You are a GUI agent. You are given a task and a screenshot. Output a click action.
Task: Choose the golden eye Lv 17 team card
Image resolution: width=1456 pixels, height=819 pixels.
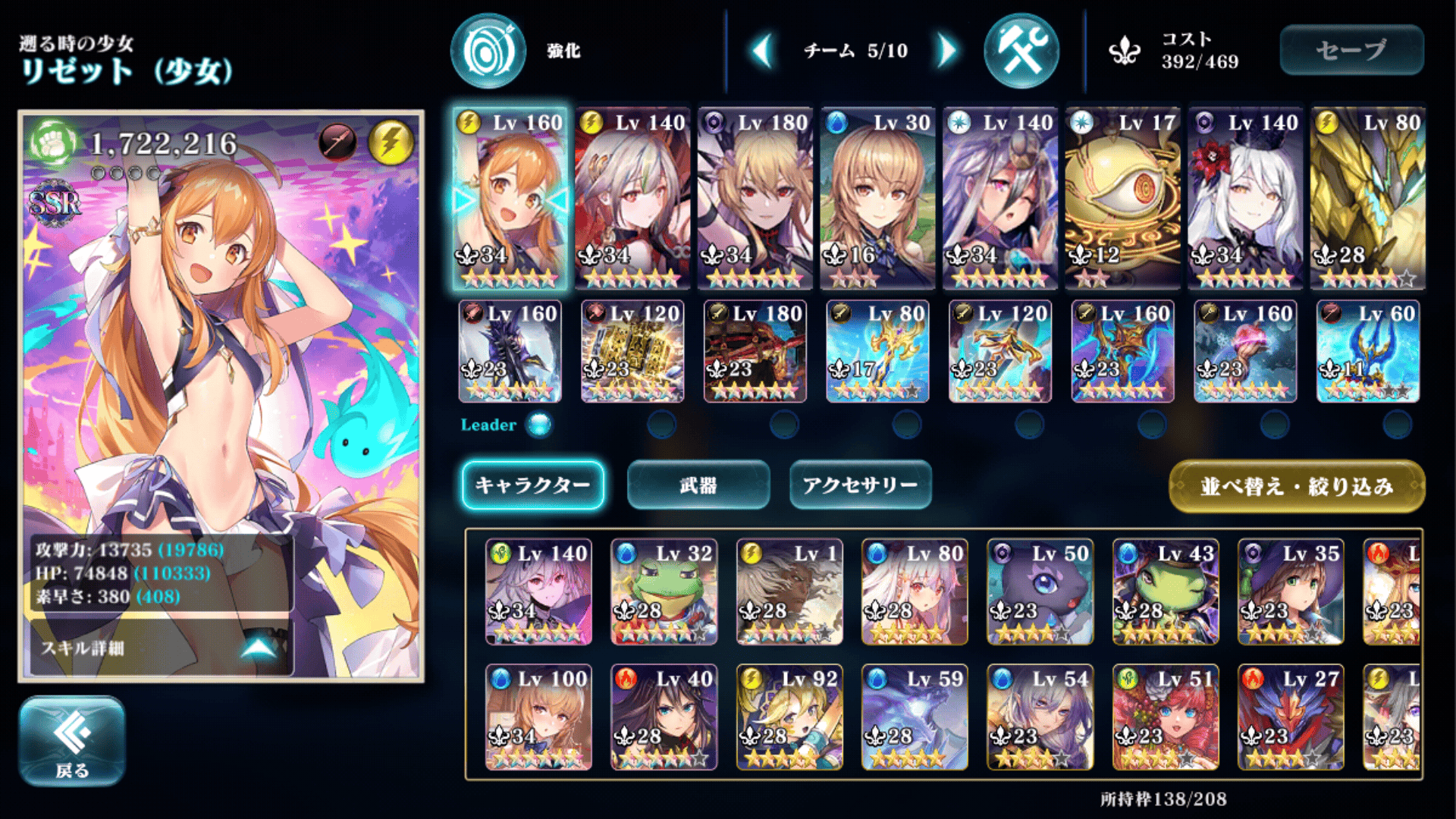(x=1122, y=198)
